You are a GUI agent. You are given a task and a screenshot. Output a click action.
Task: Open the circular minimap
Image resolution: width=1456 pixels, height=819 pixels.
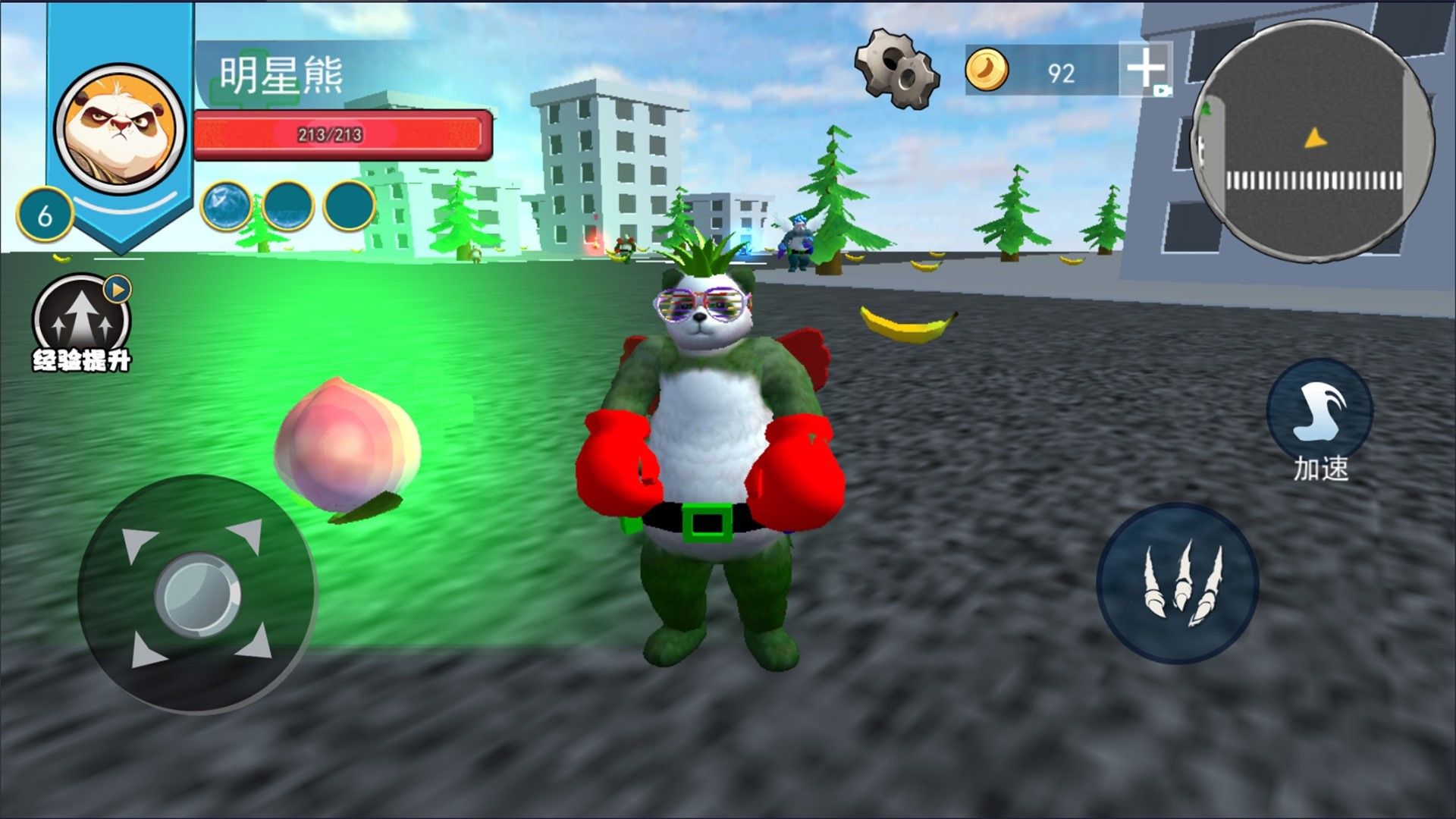(x=1313, y=141)
